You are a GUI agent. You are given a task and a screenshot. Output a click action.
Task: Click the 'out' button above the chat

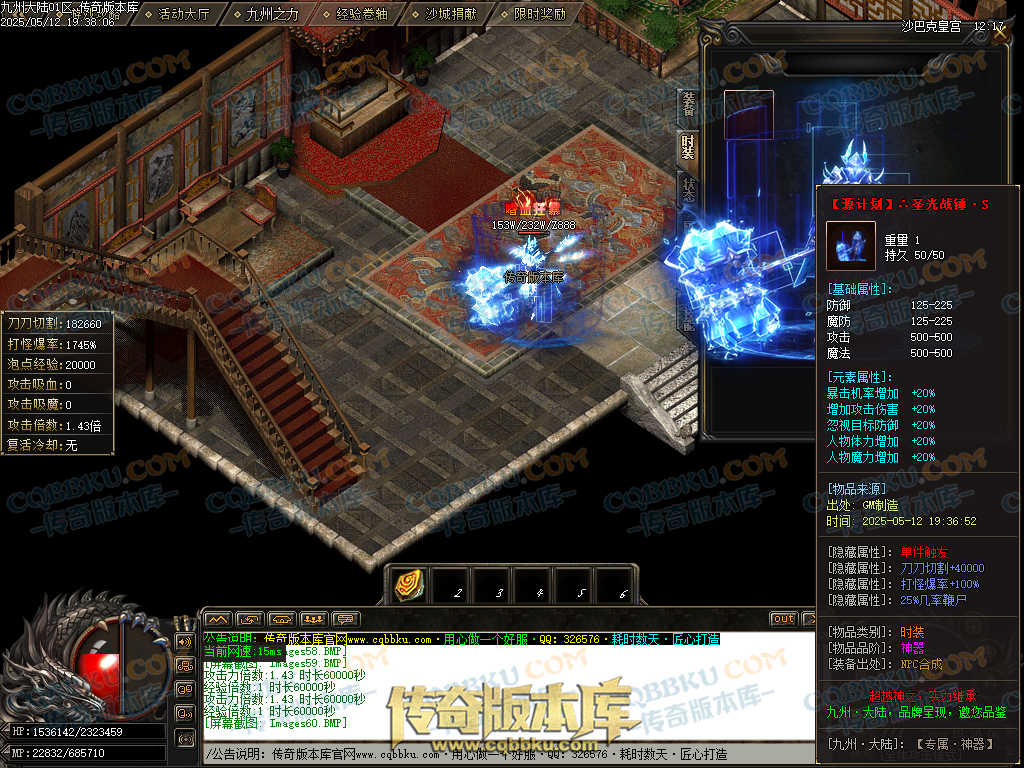[783, 619]
